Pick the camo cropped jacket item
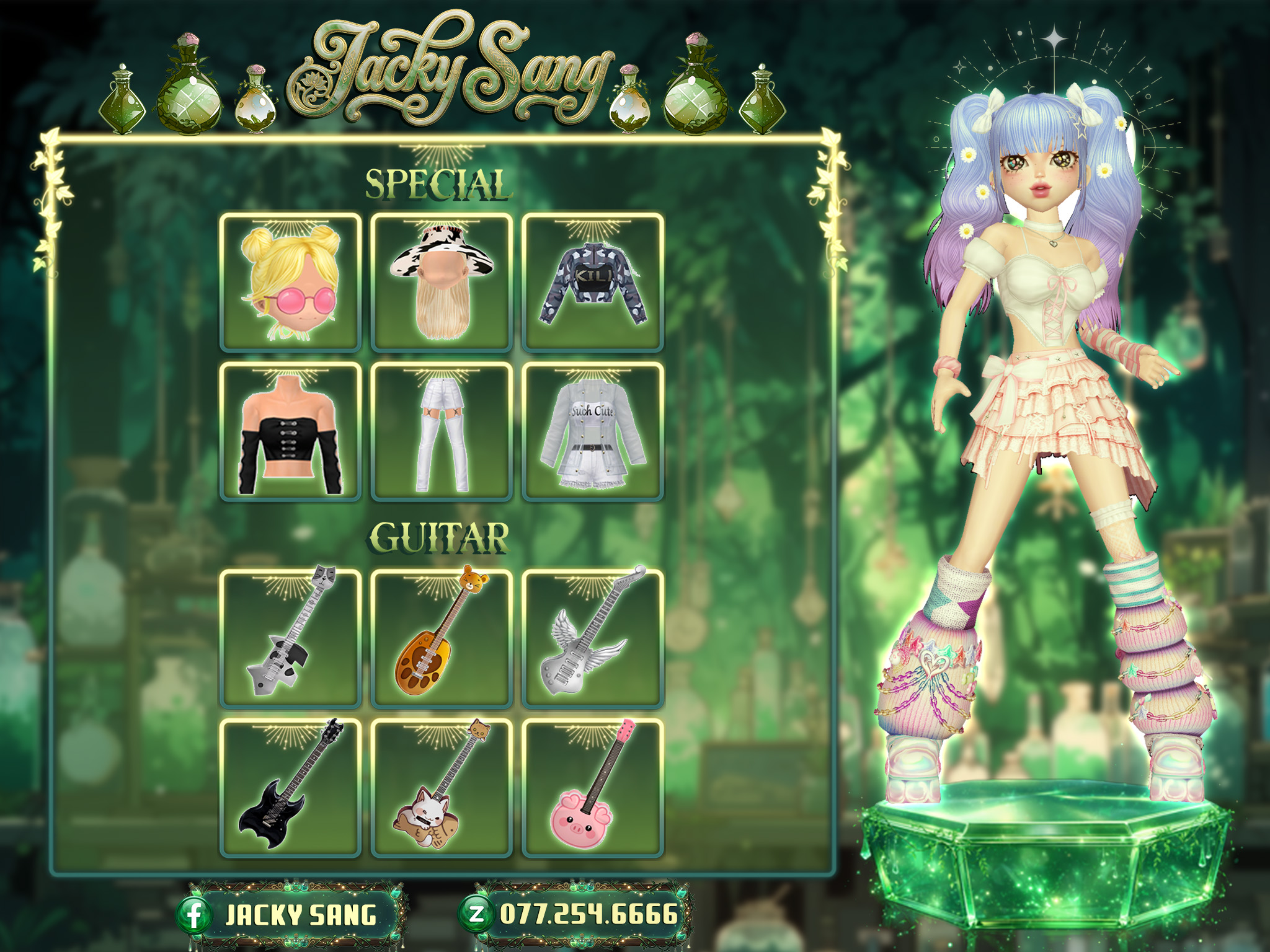Viewport: 1270px width, 952px height. [x=593, y=283]
